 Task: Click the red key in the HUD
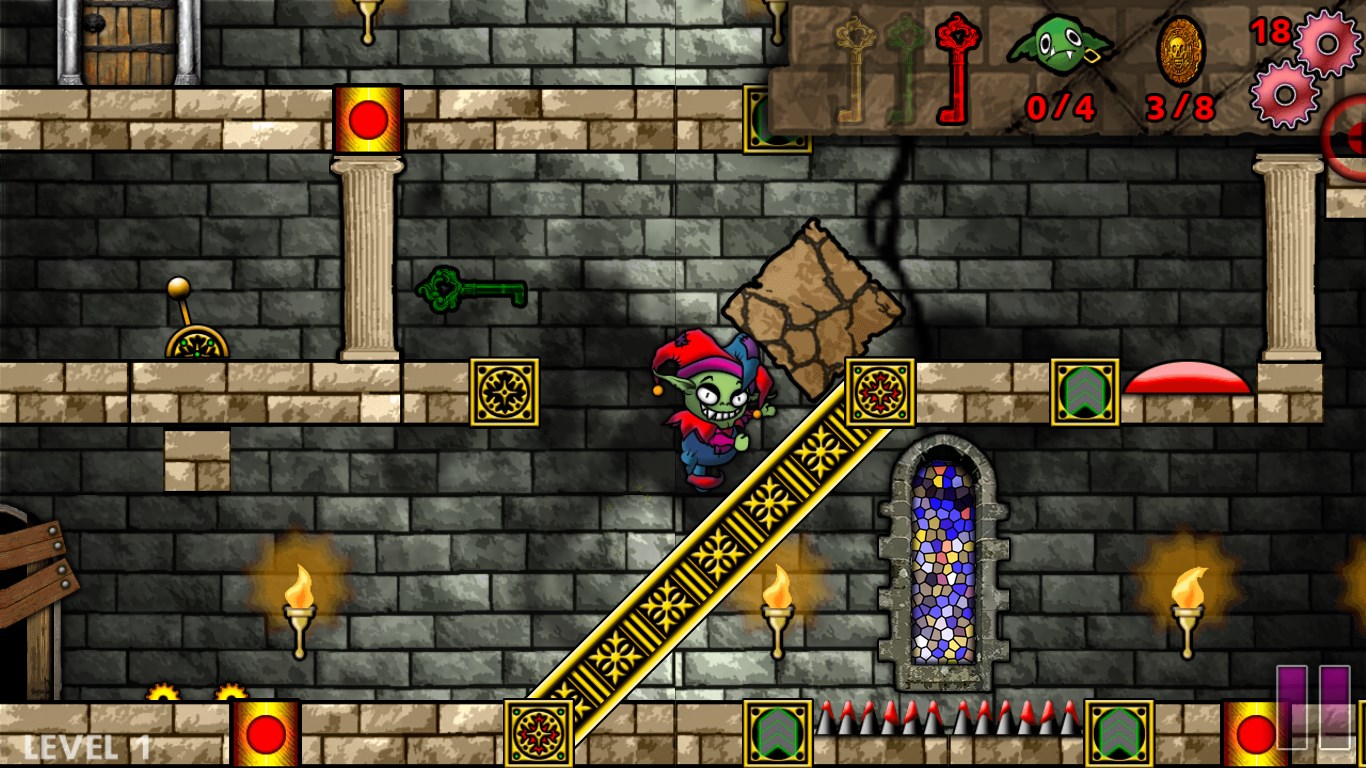(955, 68)
